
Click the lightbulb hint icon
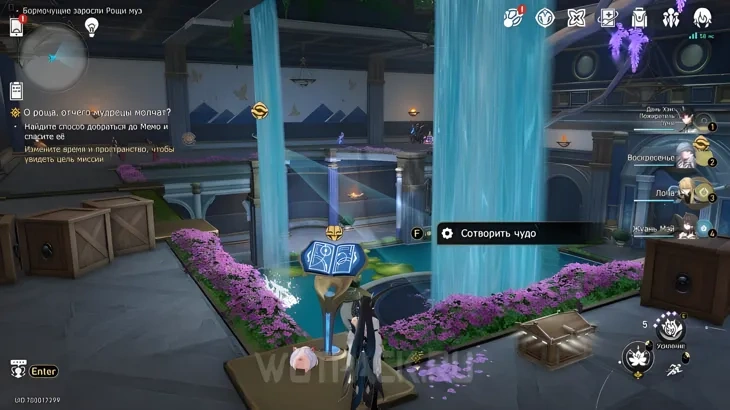92,28
